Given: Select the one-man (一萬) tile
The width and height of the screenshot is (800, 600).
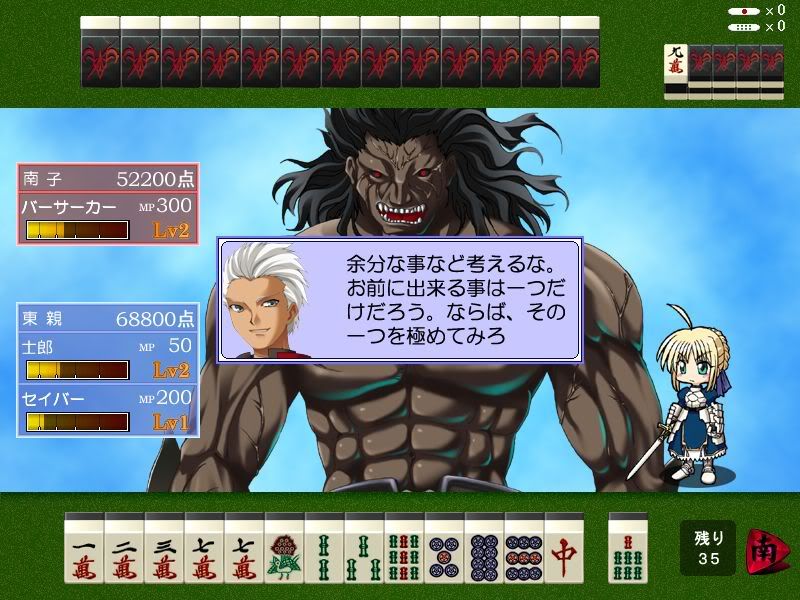Looking at the screenshot, I should [x=84, y=549].
